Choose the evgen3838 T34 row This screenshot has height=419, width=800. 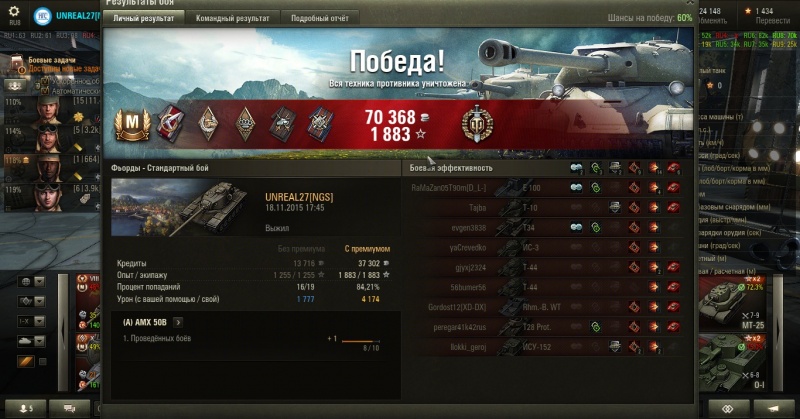coord(545,227)
